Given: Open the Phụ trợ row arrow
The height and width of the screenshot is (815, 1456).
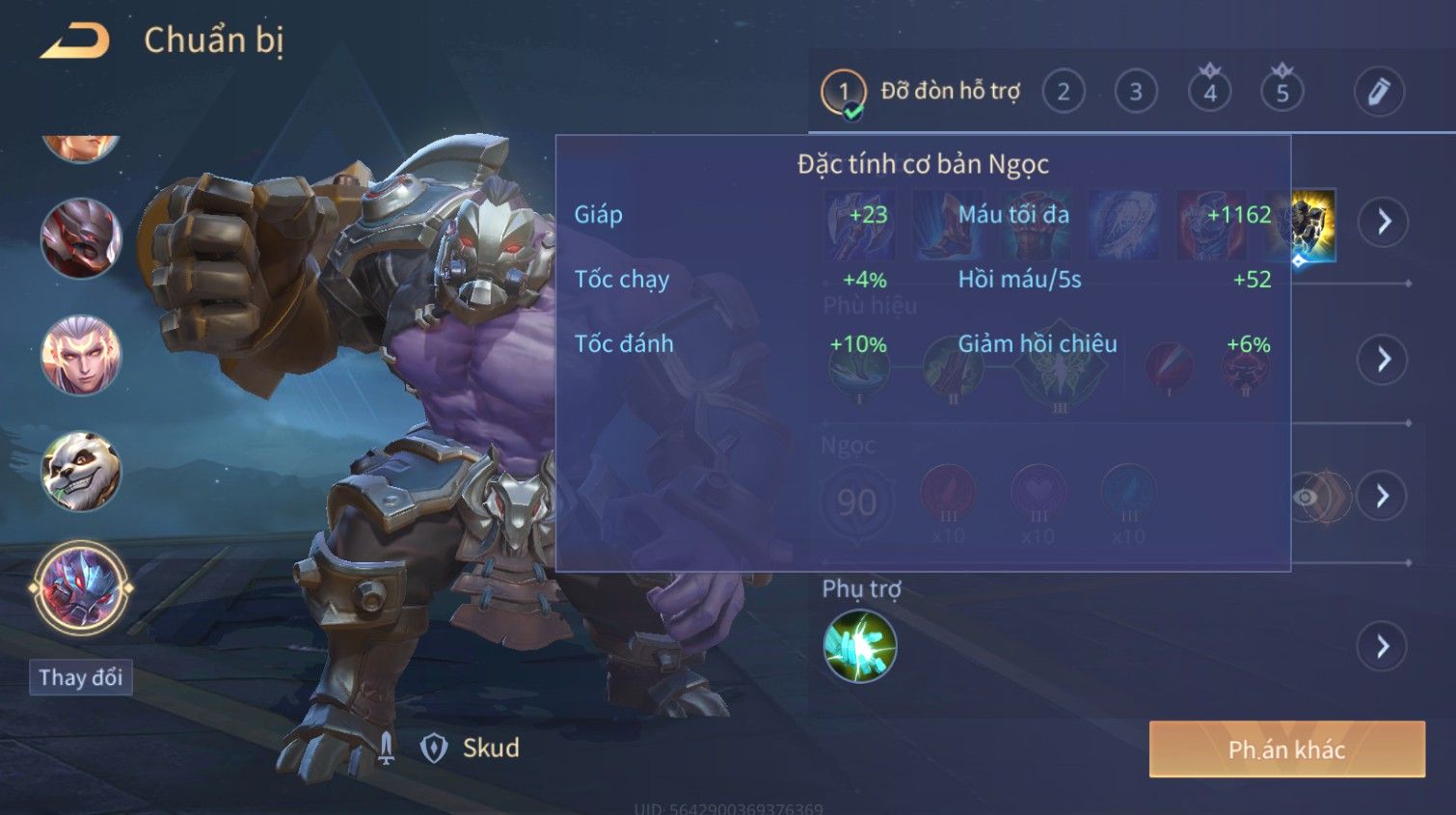Looking at the screenshot, I should coord(1383,646).
